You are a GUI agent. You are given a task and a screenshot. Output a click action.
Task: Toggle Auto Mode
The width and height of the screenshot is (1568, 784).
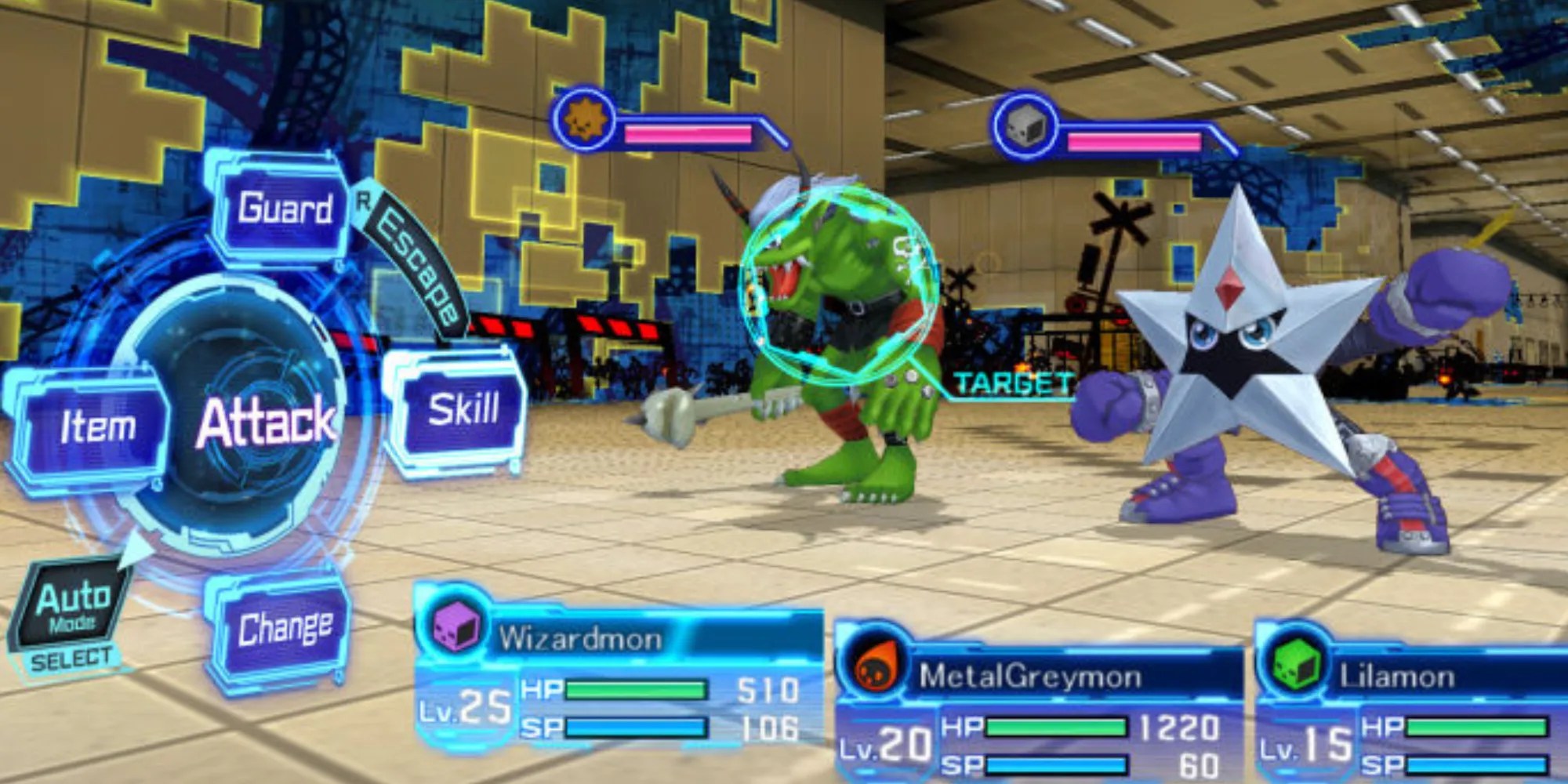click(72, 608)
